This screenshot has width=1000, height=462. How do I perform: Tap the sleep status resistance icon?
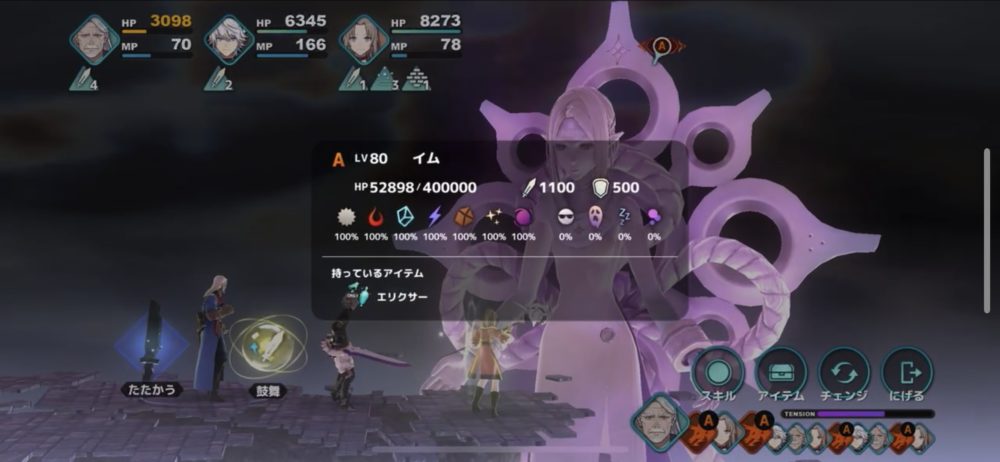[624, 216]
